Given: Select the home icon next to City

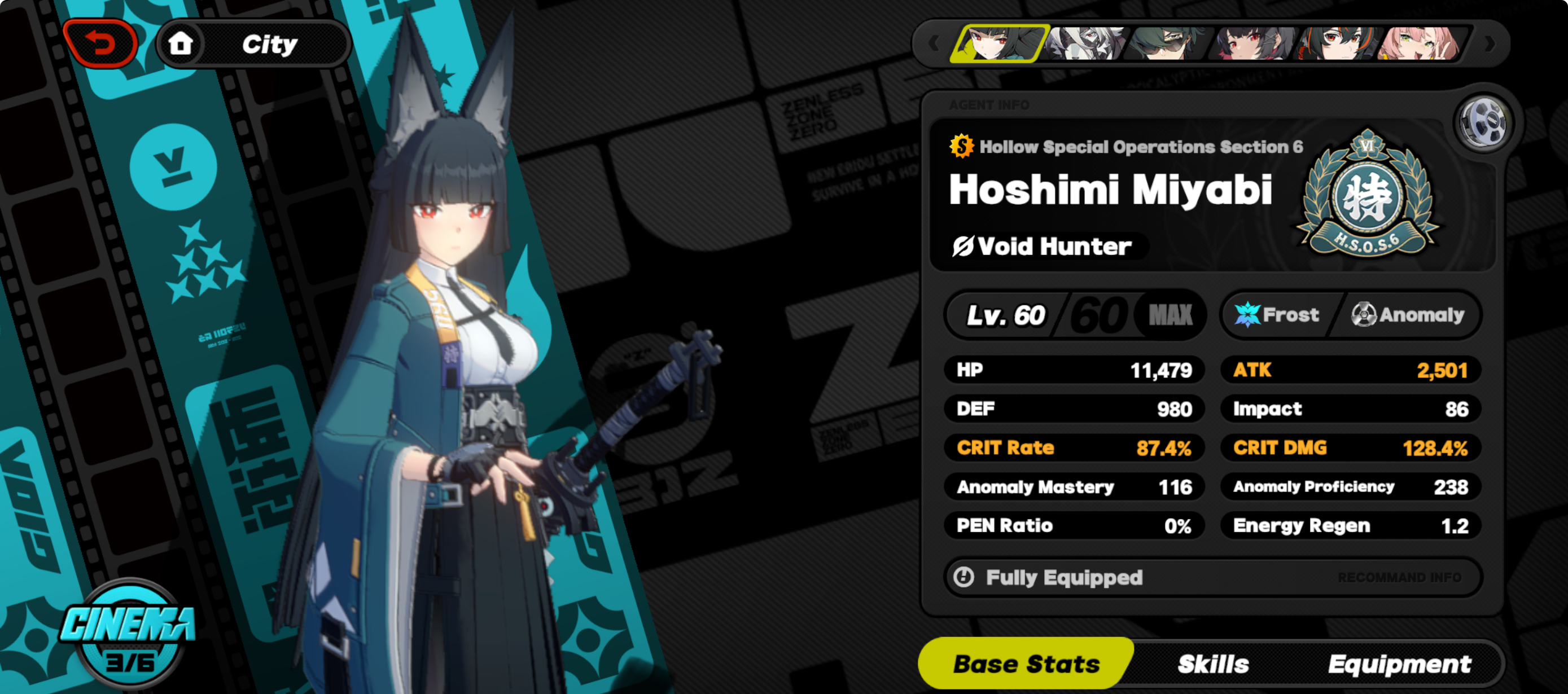Looking at the screenshot, I should tap(183, 42).
